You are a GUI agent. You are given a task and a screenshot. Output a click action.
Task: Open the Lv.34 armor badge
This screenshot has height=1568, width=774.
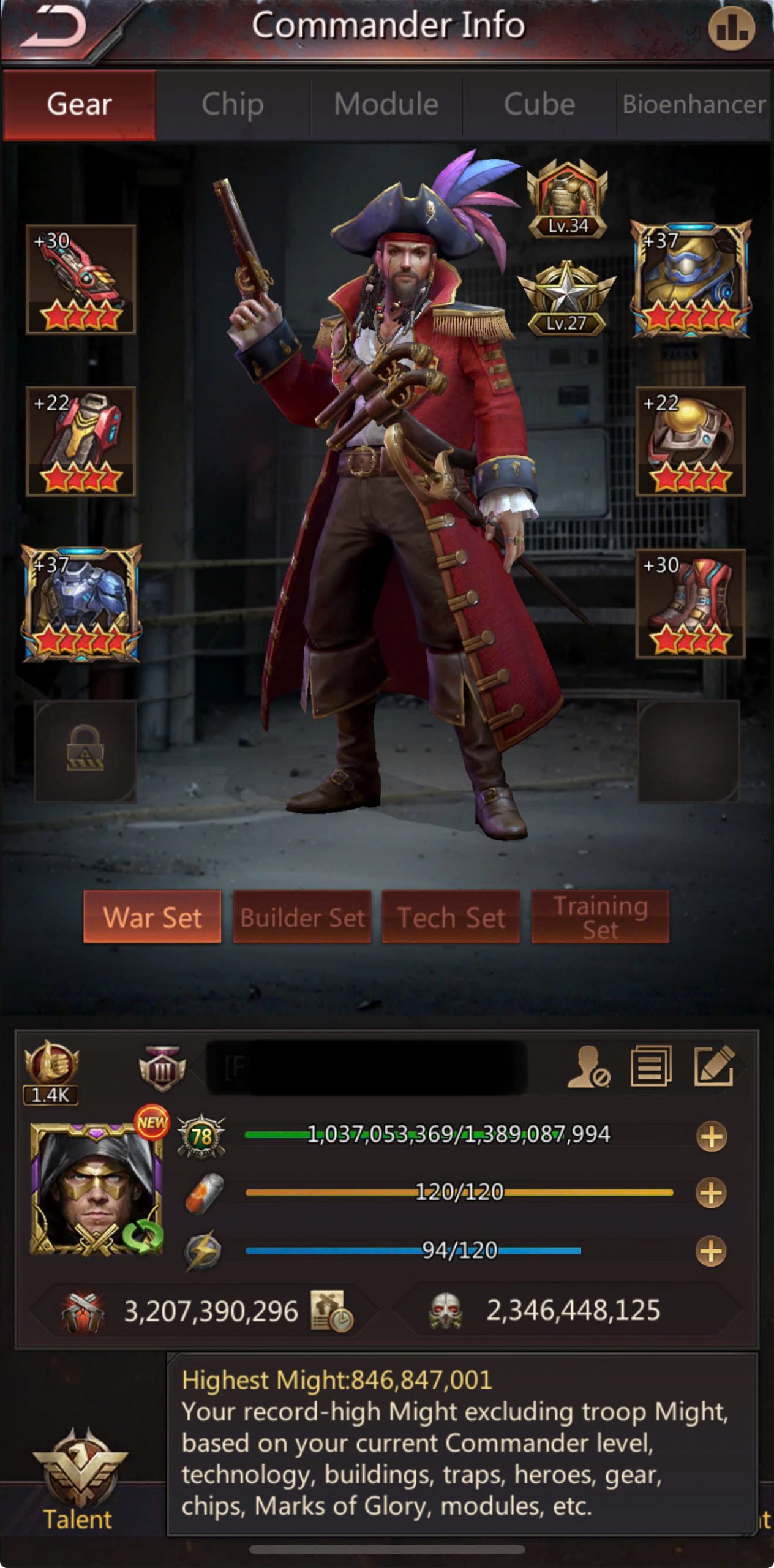point(567,199)
